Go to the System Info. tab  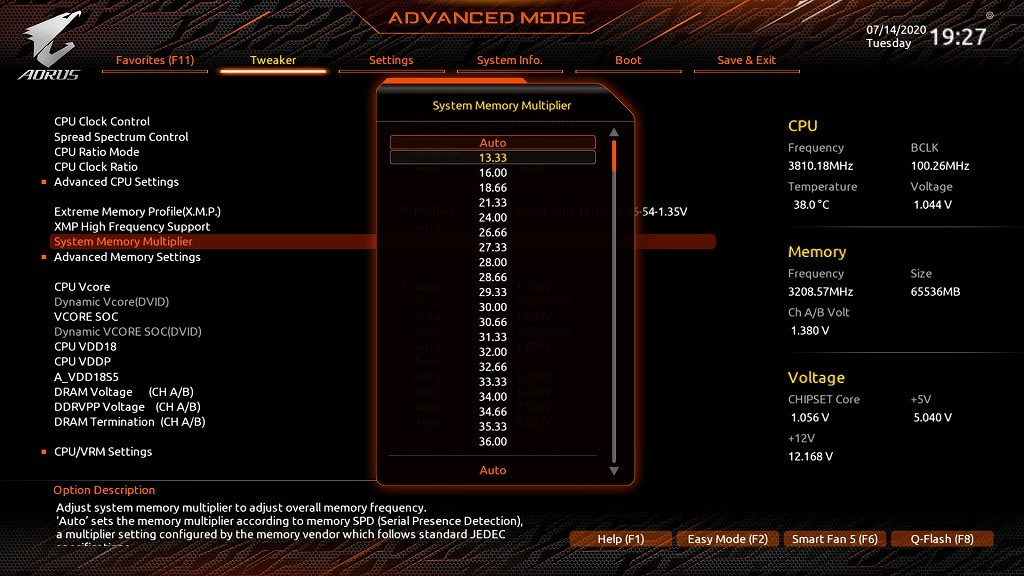(509, 60)
